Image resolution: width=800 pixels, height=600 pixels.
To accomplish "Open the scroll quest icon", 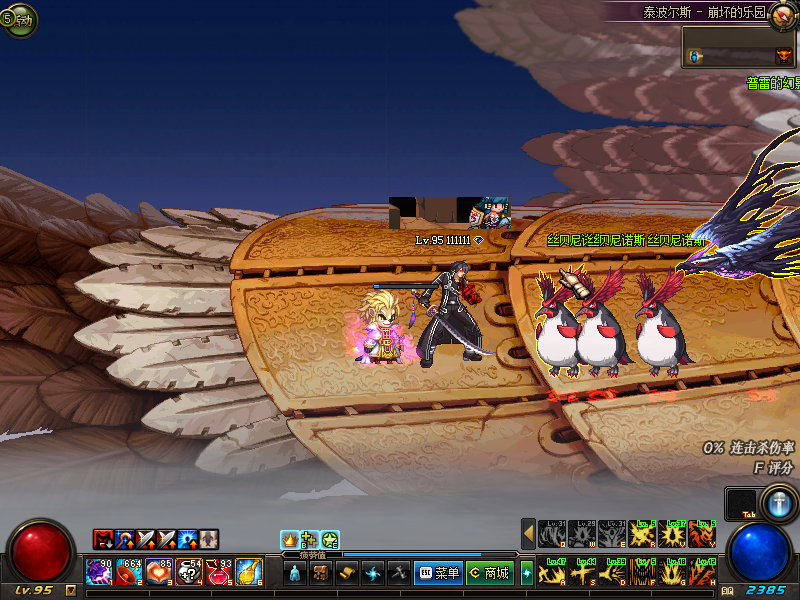I will (346, 573).
